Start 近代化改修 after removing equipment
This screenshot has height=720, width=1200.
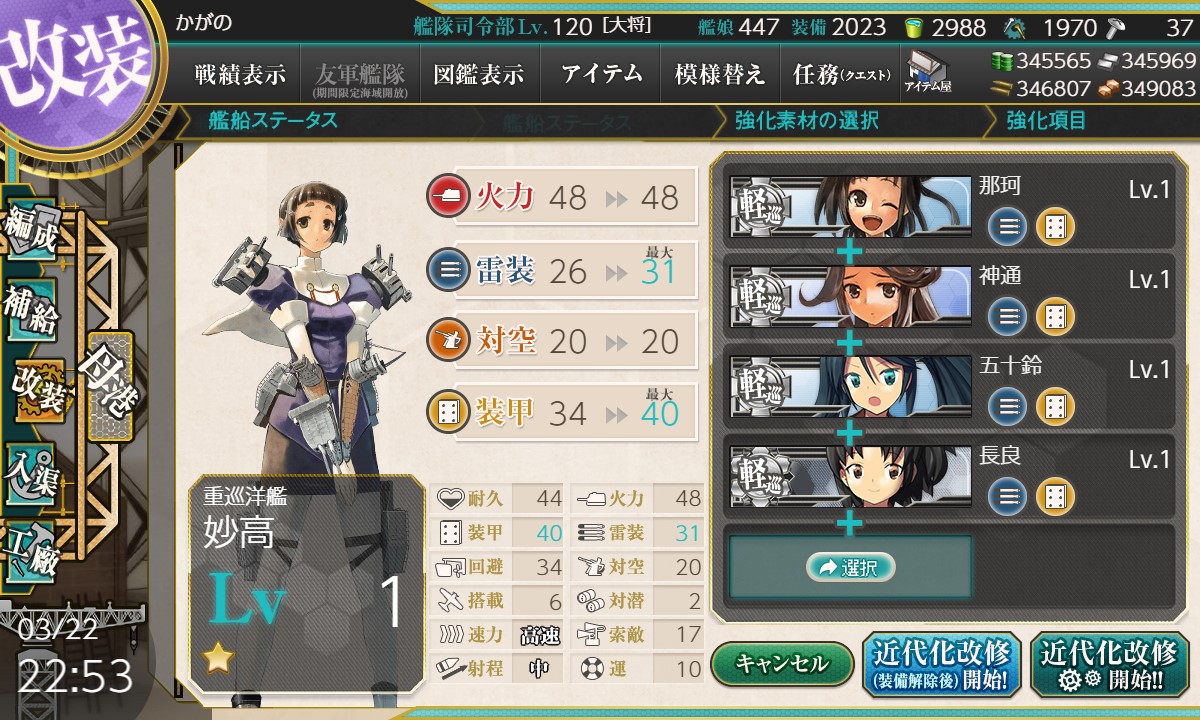941,665
